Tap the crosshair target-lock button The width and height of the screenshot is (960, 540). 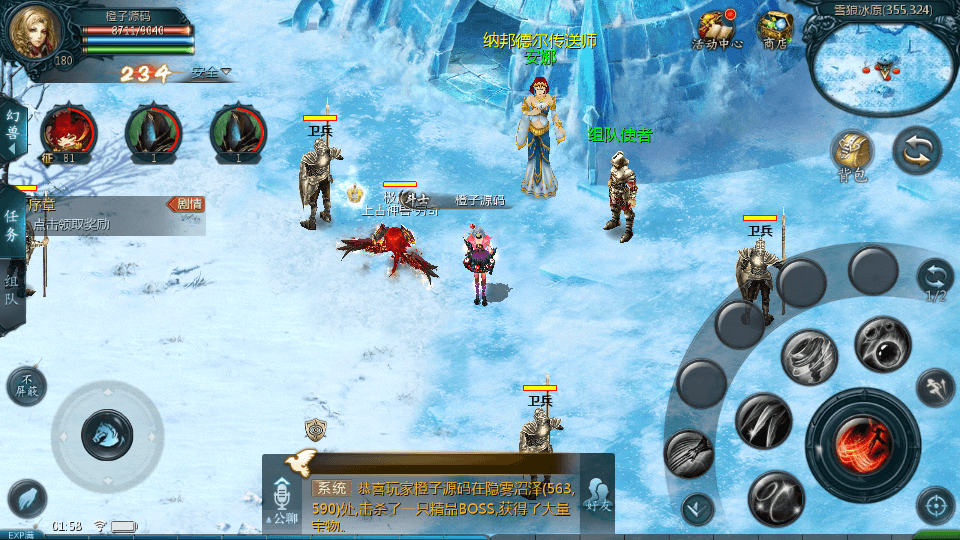935,505
